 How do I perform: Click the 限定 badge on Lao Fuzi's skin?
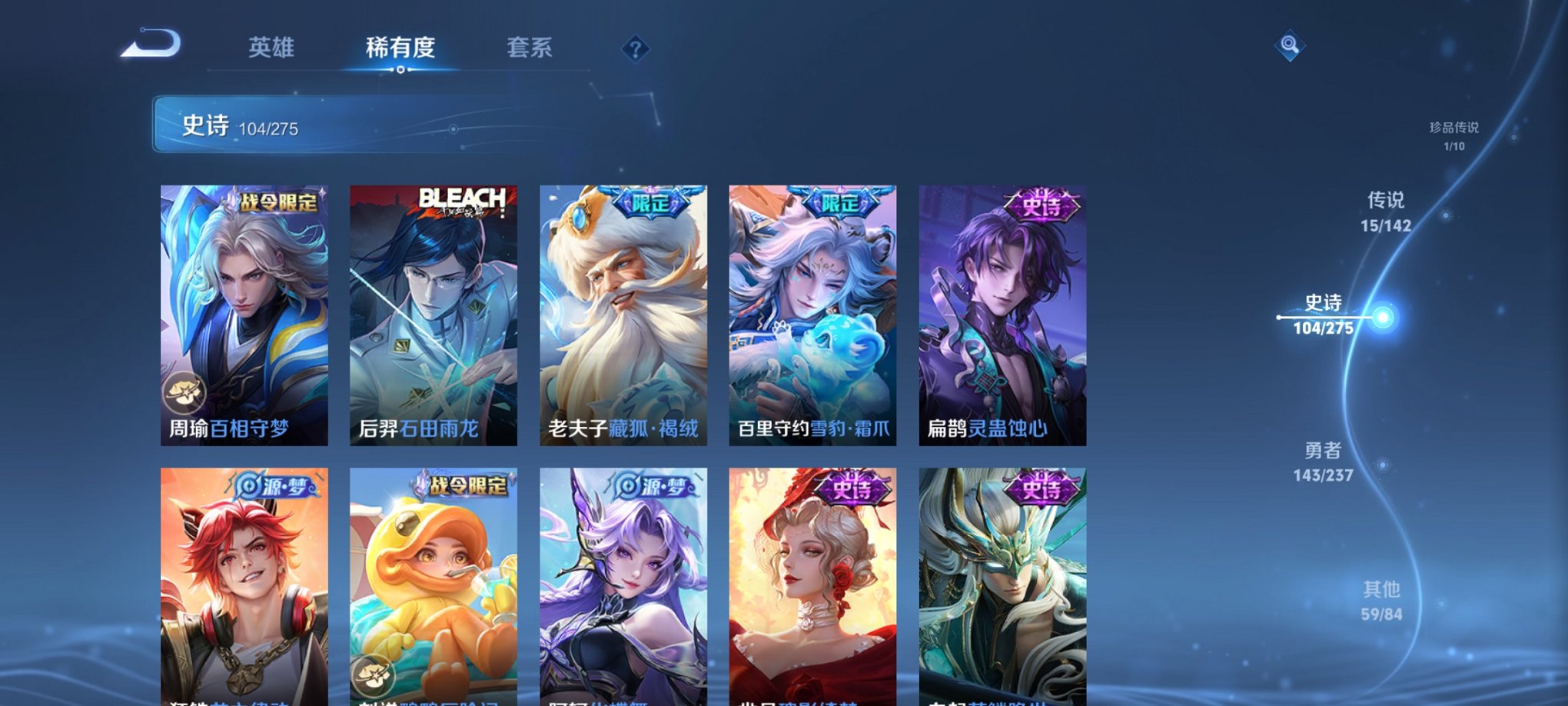tap(653, 202)
